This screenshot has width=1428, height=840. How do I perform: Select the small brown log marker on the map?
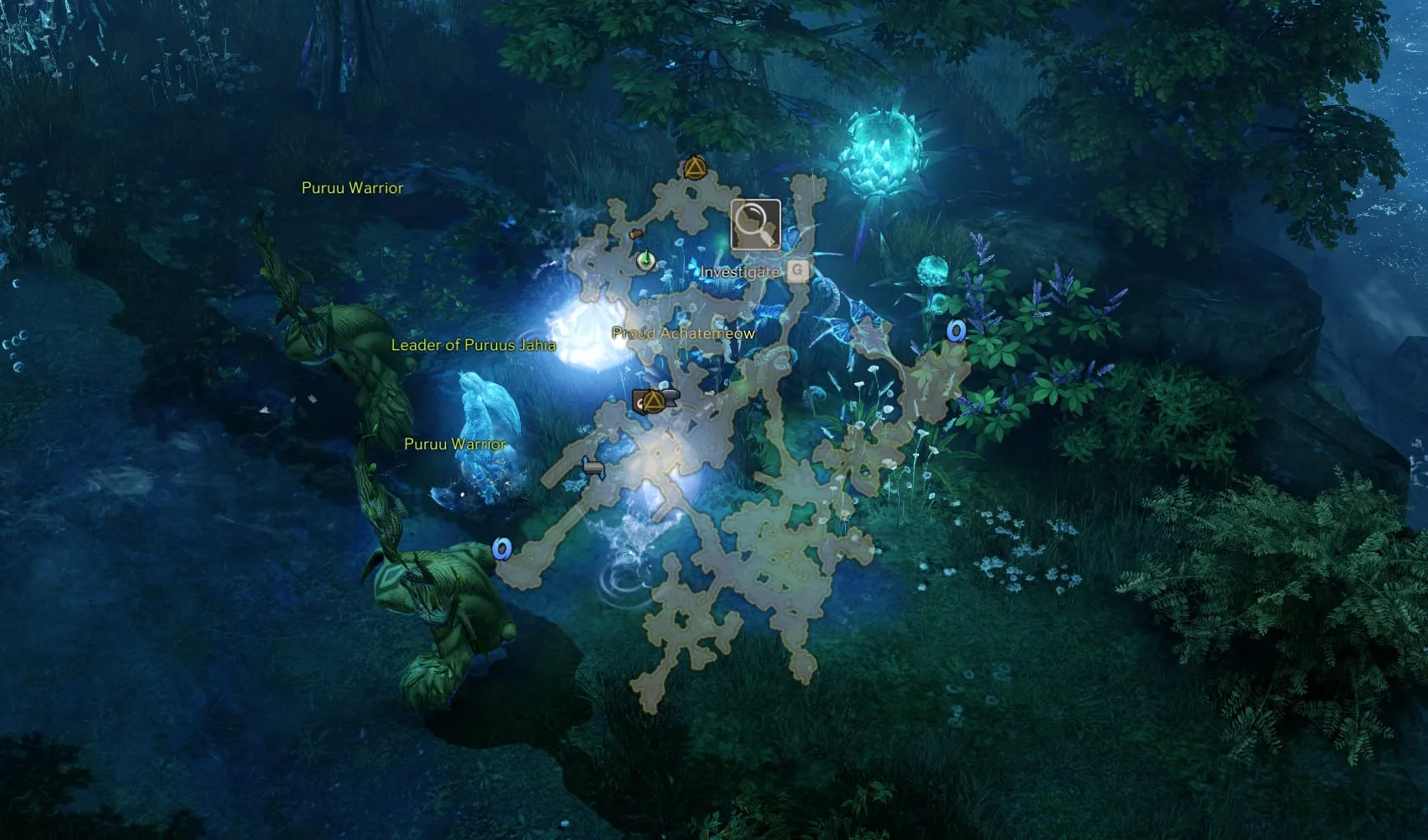pyautogui.click(x=636, y=234)
